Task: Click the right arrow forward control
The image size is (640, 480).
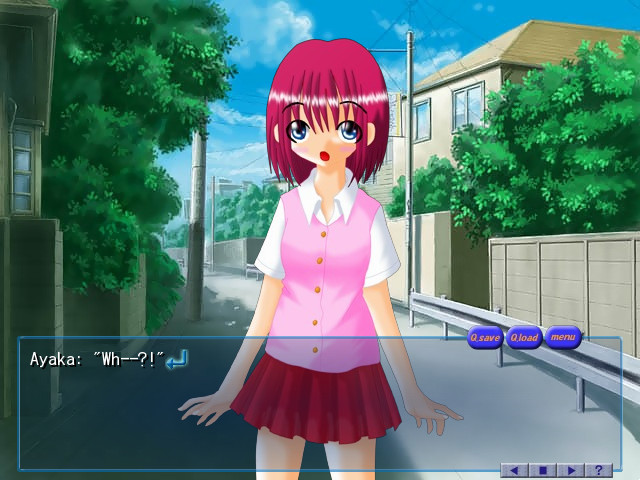Action: click(571, 470)
